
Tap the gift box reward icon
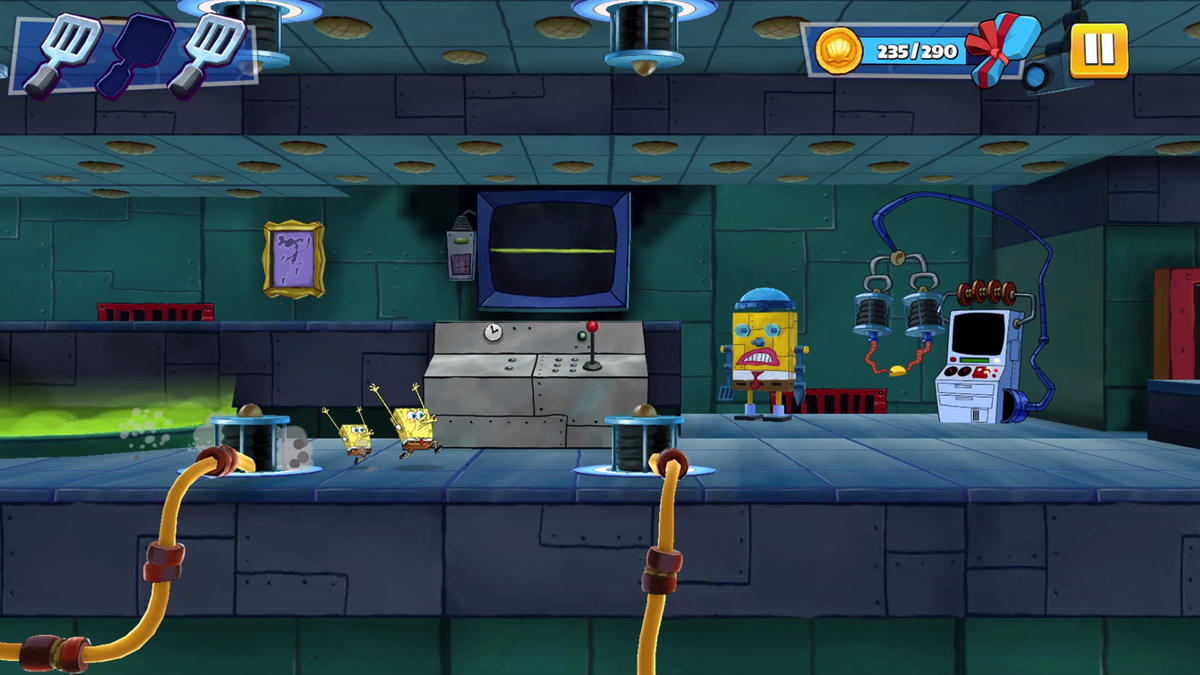(1001, 48)
